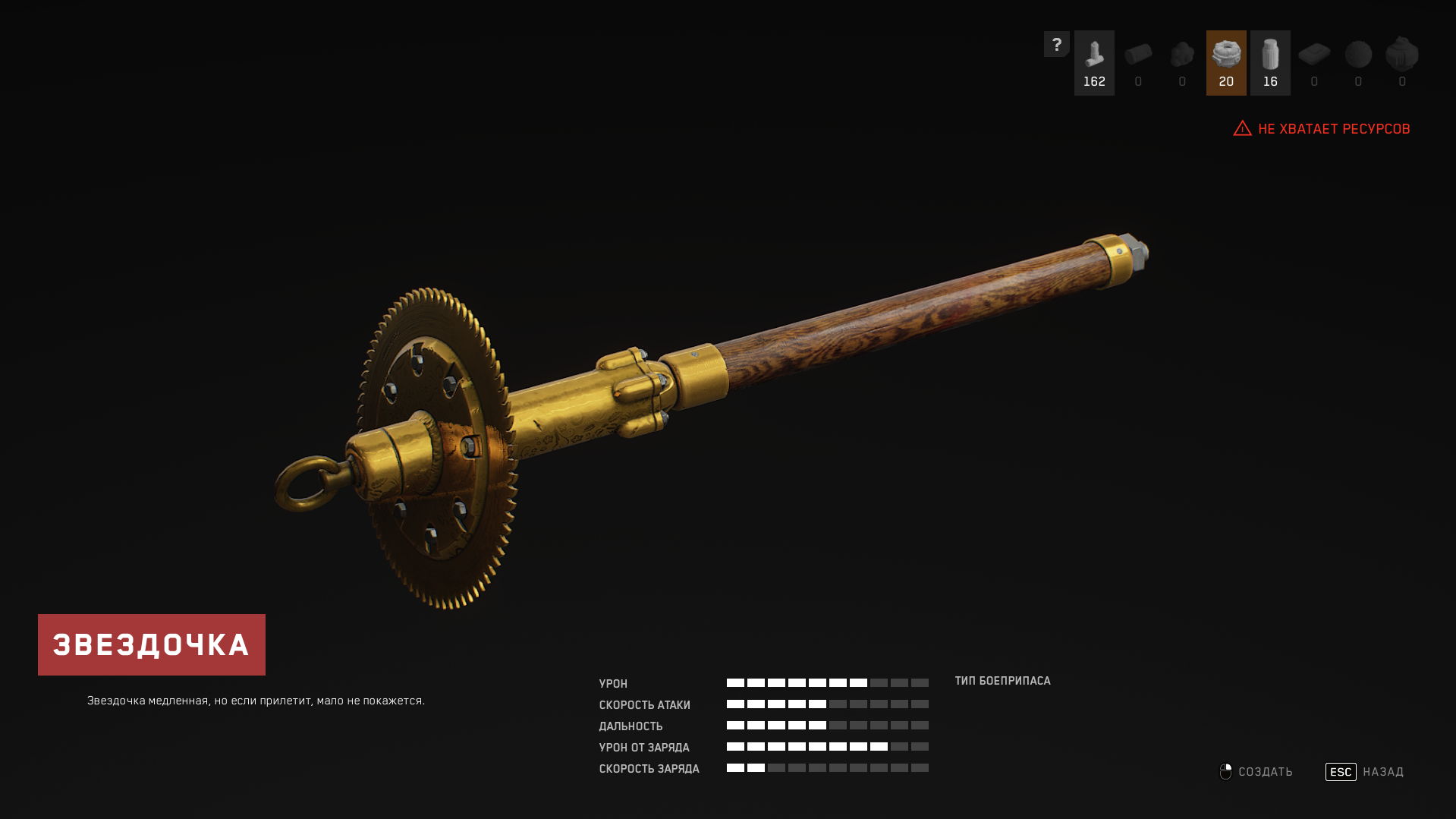Screen dimensions: 1456x819
Task: Go back with the НАЗАД button
Action: (1365, 772)
